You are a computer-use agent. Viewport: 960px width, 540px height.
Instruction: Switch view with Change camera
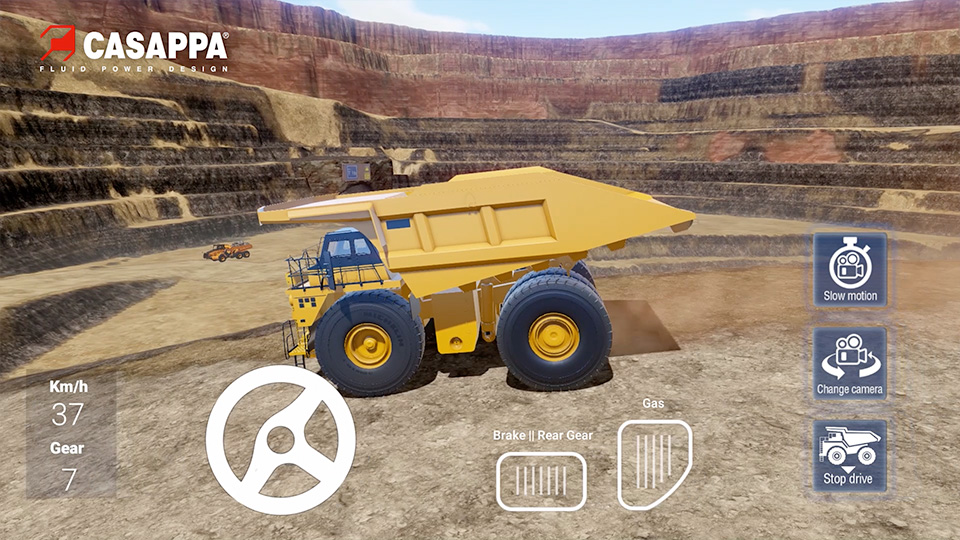pyautogui.click(x=849, y=363)
